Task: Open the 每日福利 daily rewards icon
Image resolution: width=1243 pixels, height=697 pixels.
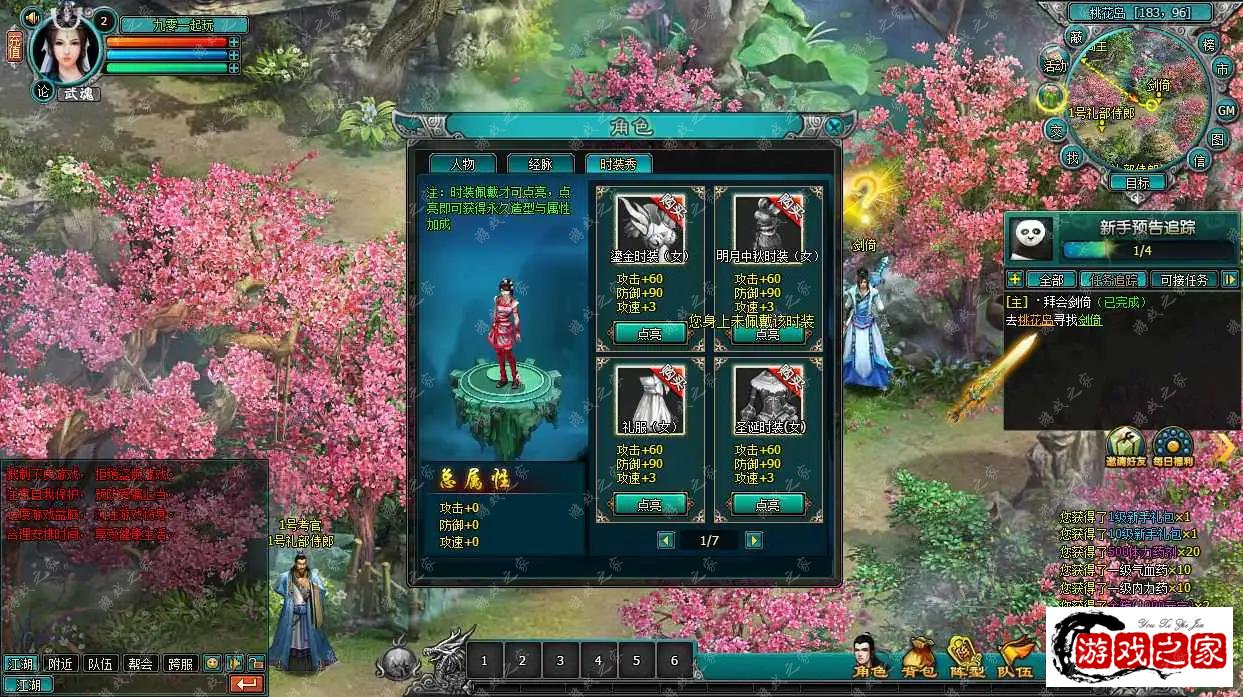Action: coord(1172,447)
